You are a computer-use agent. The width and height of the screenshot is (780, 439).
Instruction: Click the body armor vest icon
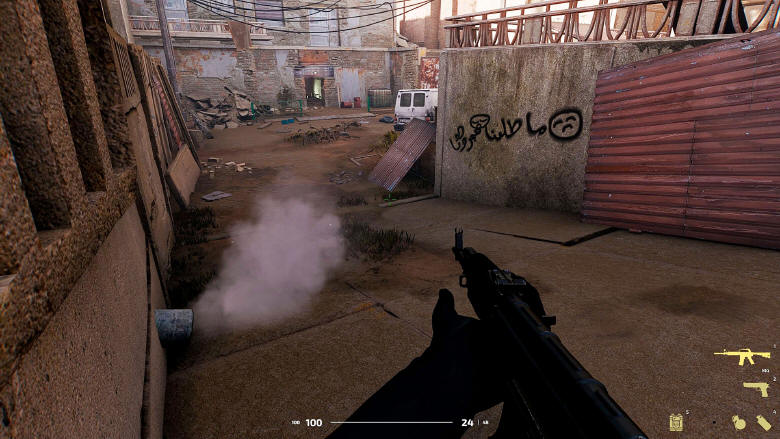coord(677,421)
